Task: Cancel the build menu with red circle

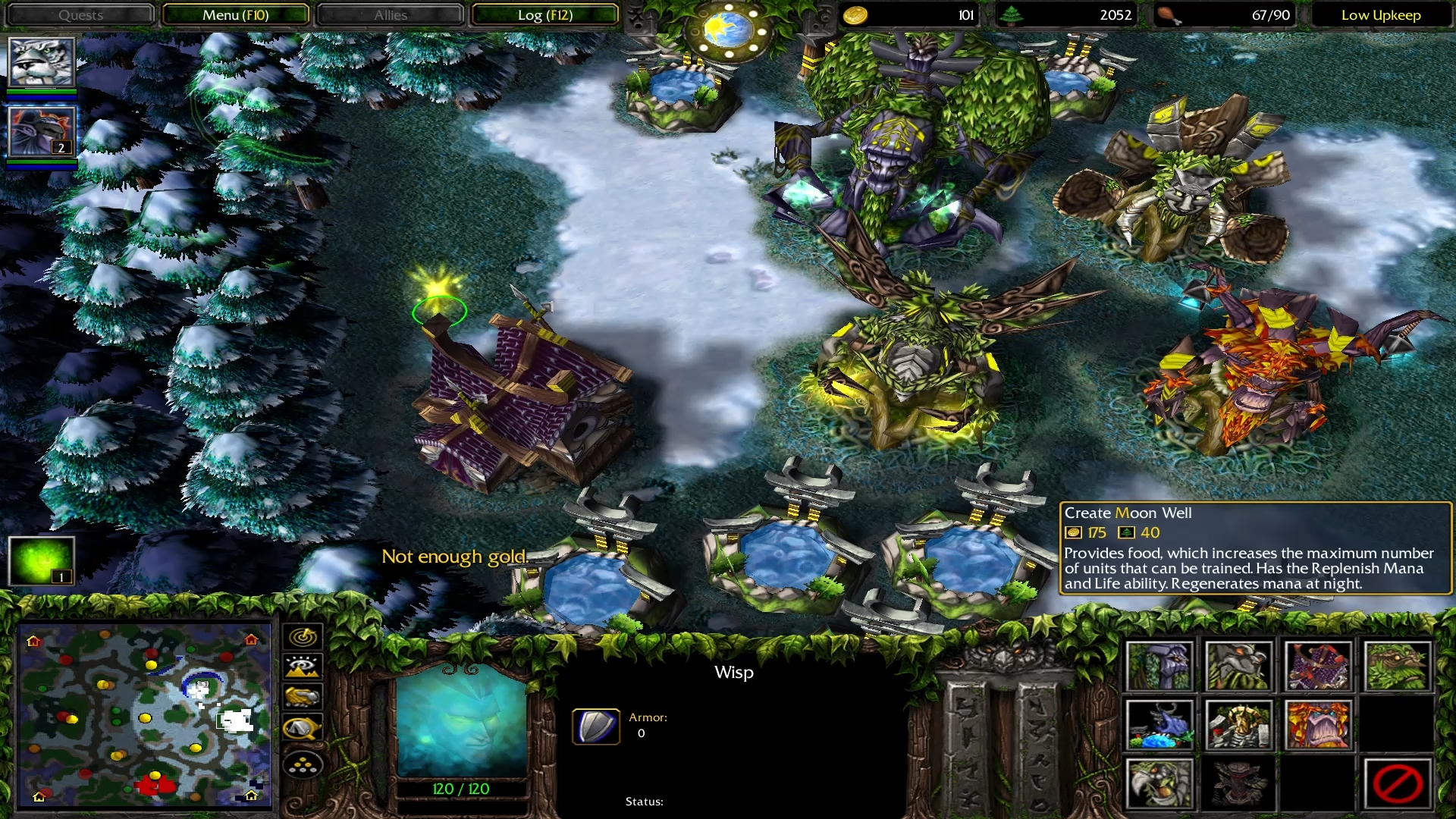Action: click(1397, 783)
